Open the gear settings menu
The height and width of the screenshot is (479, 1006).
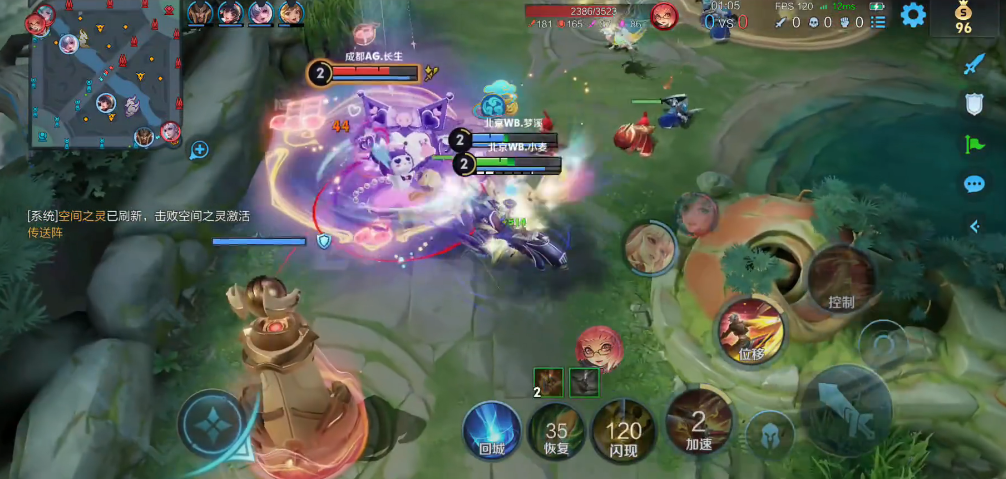(913, 15)
